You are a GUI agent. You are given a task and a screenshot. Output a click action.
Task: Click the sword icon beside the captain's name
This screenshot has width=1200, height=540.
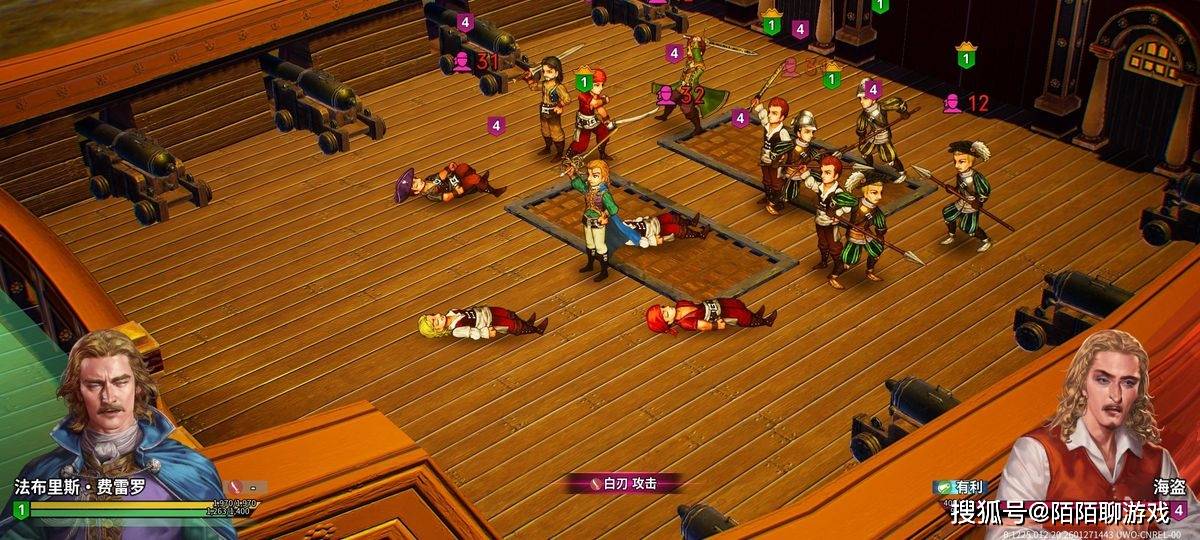[236, 488]
